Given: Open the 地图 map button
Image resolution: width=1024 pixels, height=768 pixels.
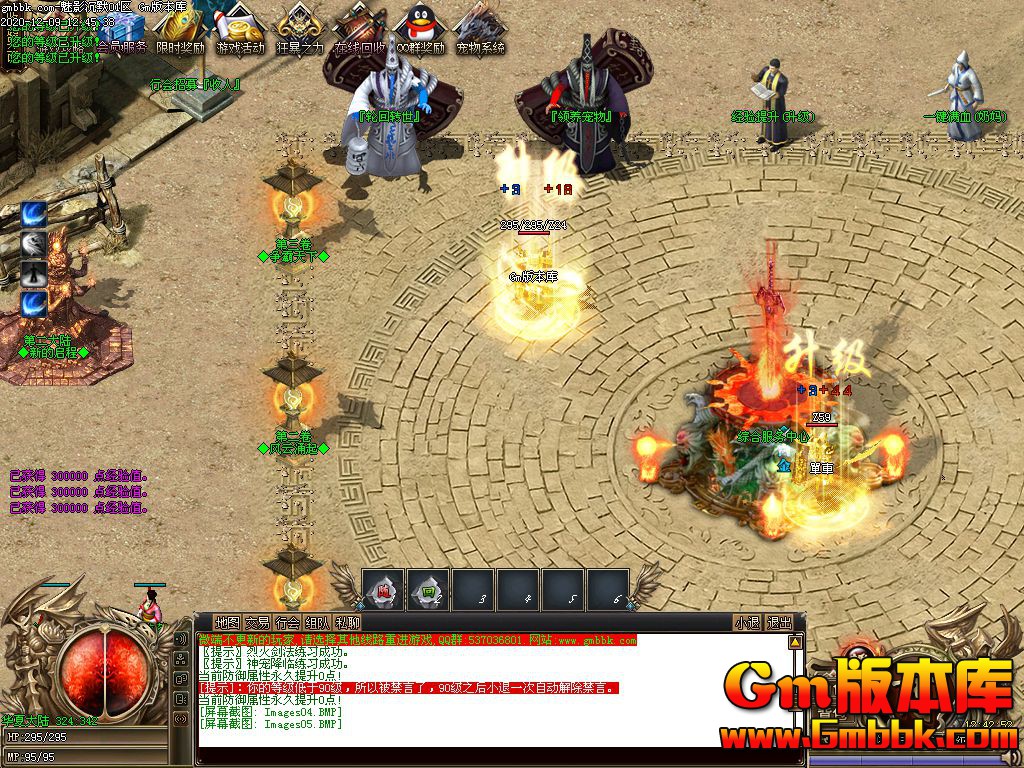Looking at the screenshot, I should coord(228,622).
